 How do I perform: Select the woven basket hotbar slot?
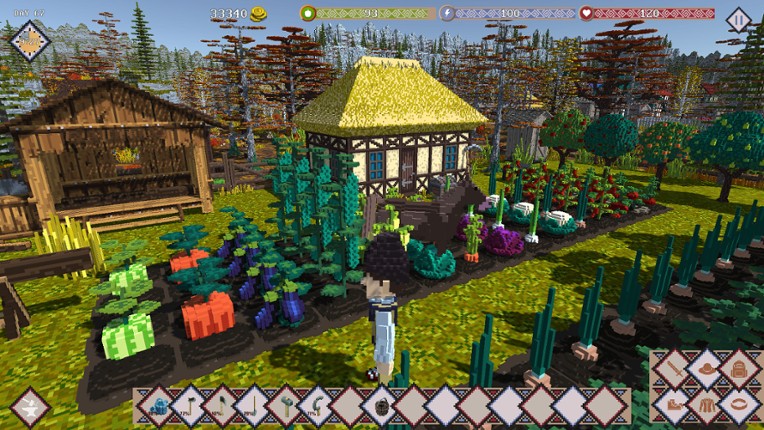[382, 406]
